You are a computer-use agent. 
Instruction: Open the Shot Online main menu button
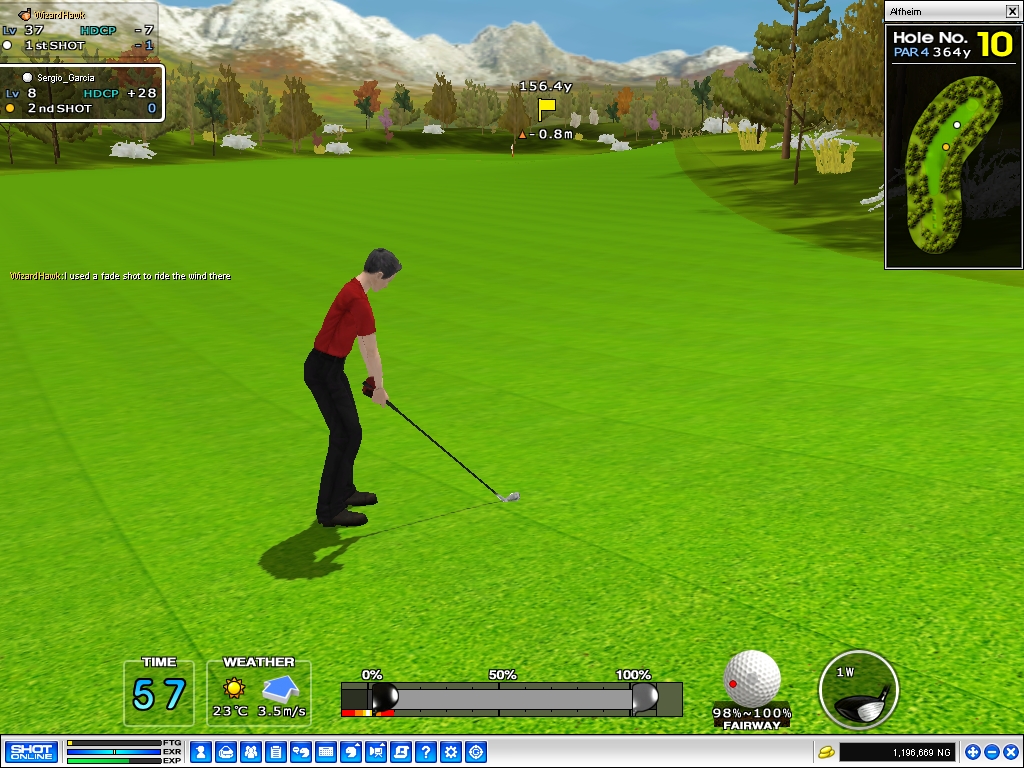point(31,752)
